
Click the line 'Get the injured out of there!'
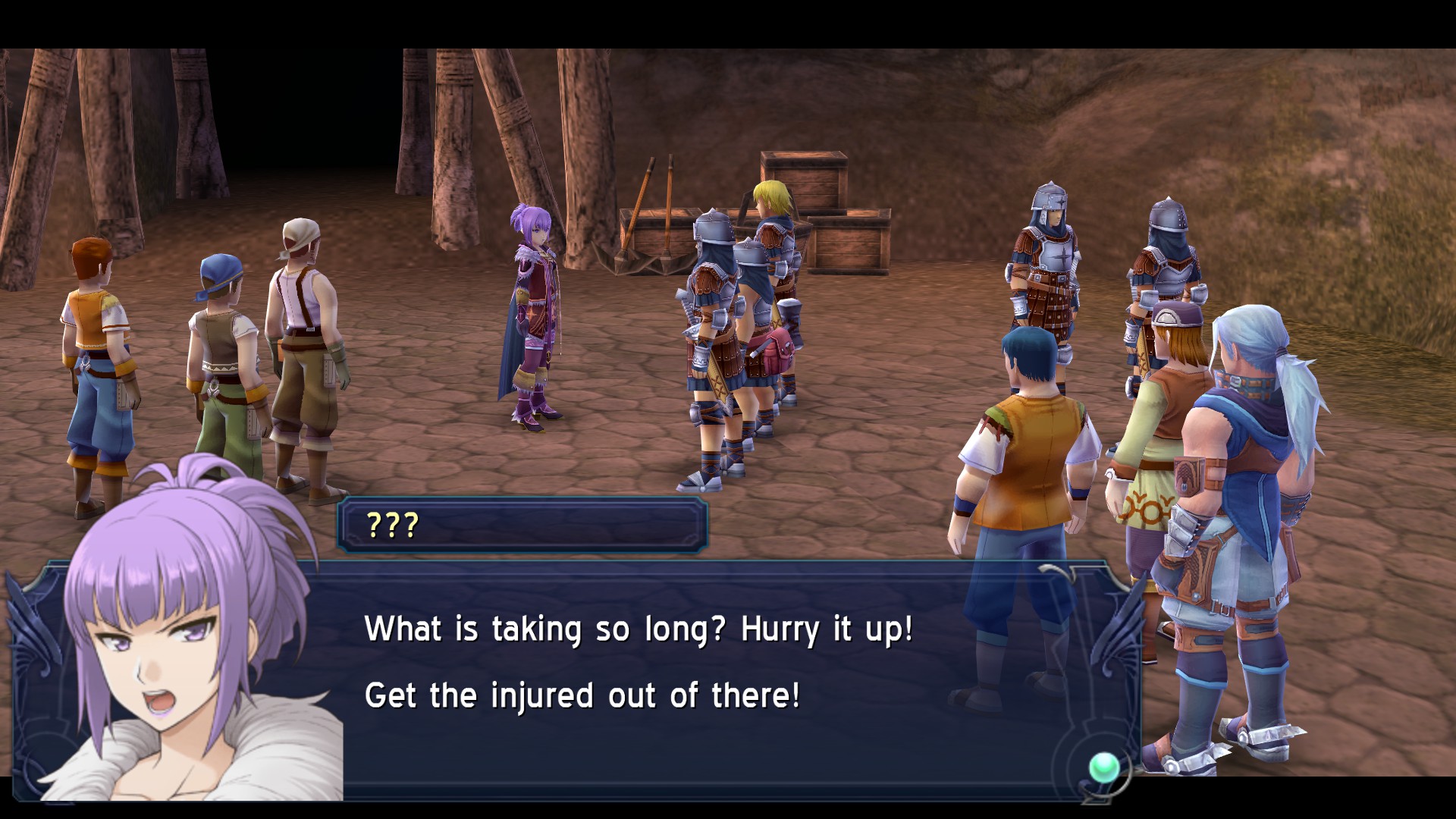[584, 694]
